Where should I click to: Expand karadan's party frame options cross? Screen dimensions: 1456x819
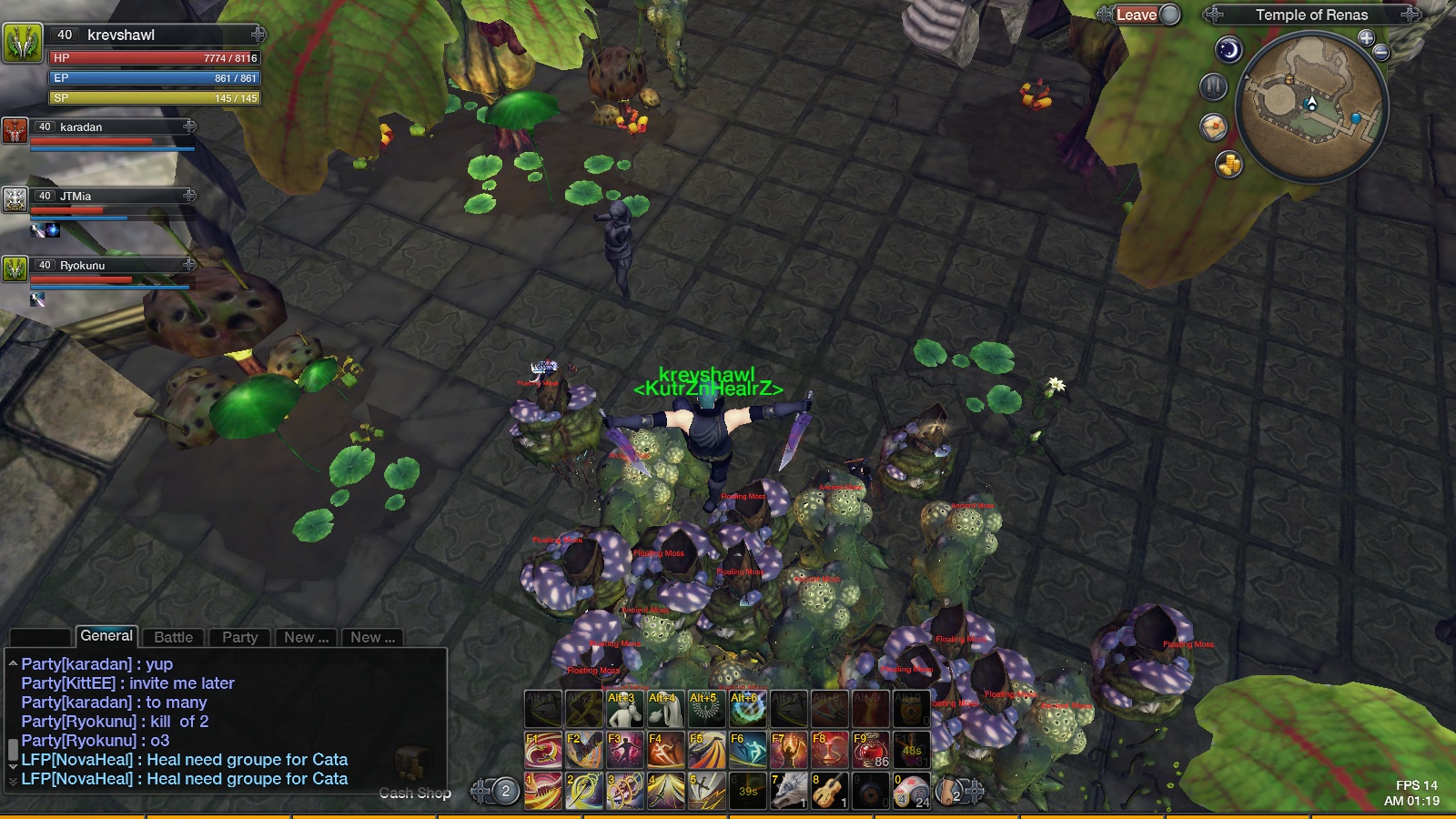(188, 126)
